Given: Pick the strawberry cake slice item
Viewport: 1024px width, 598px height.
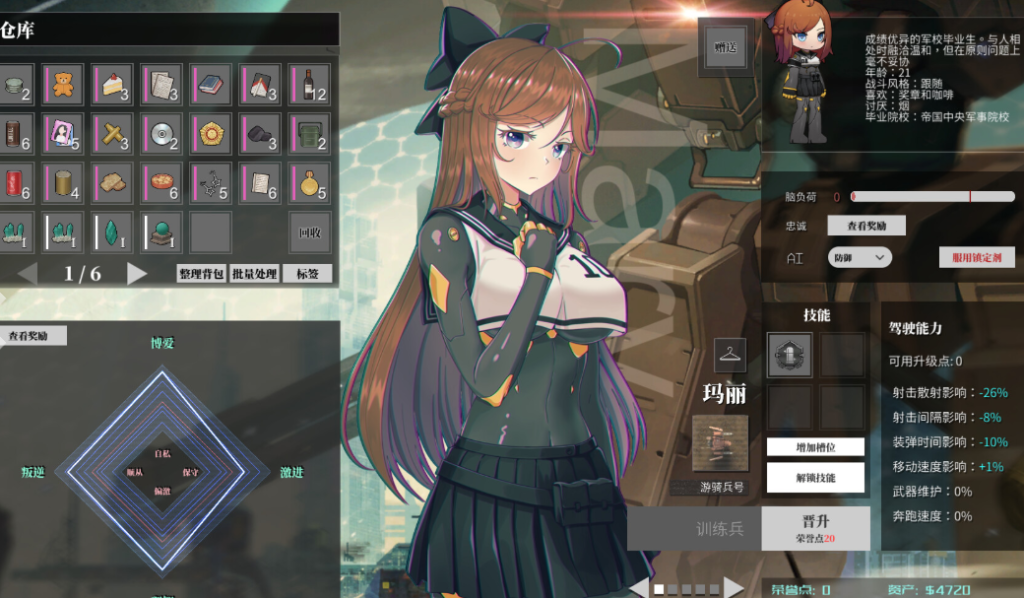Looking at the screenshot, I should [x=112, y=84].
